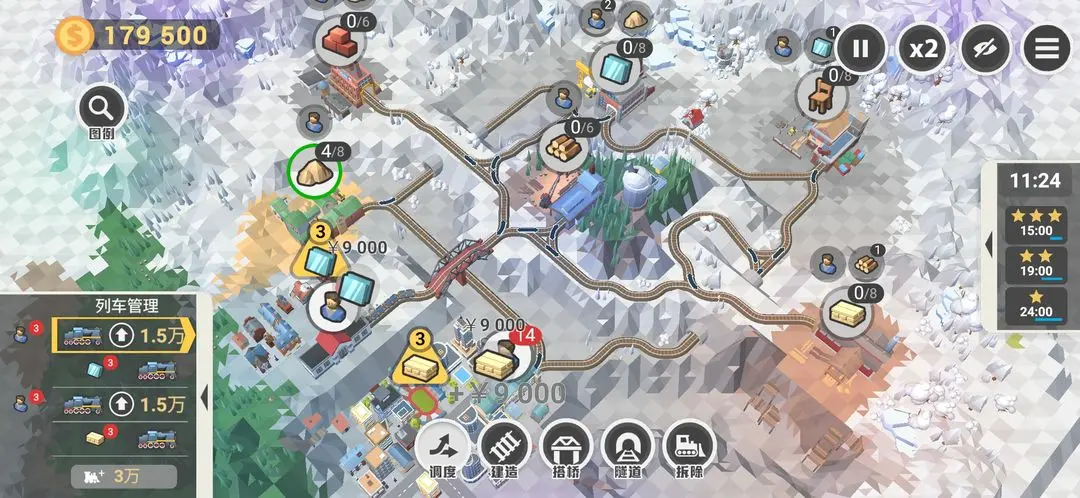Screen dimensions: 1080x498
Task: Expand the star timer panel arrow
Action: coord(989,244)
